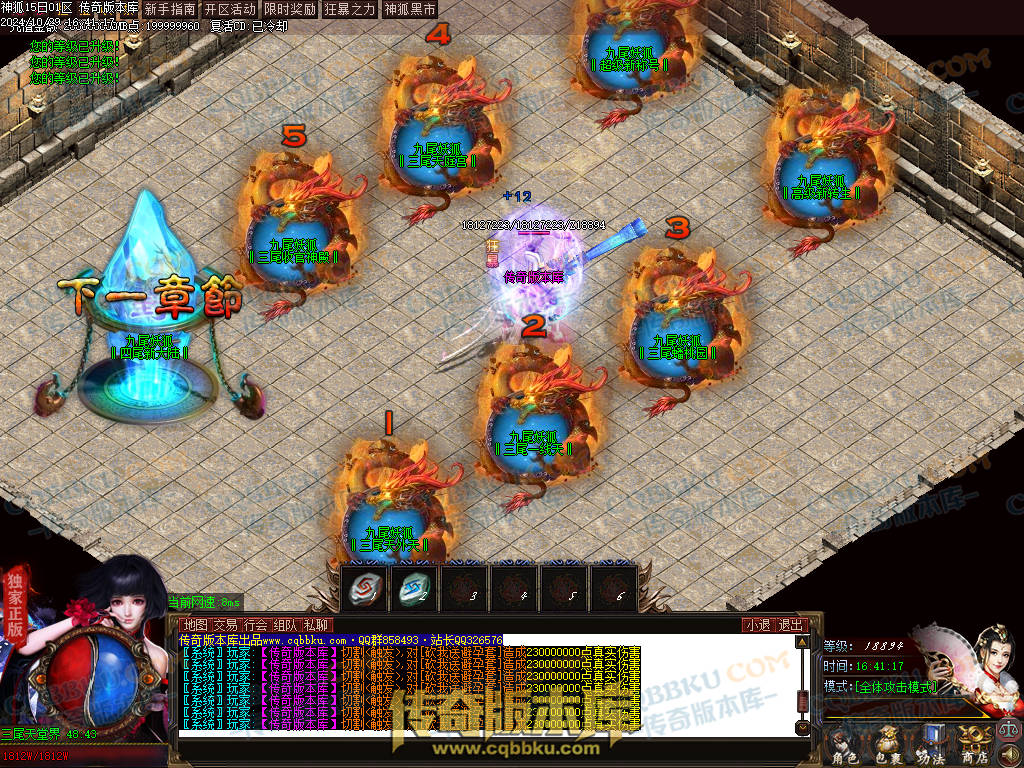Activate the teal swirl skill in hotbar slot two
The image size is (1024, 768).
pyautogui.click(x=414, y=588)
